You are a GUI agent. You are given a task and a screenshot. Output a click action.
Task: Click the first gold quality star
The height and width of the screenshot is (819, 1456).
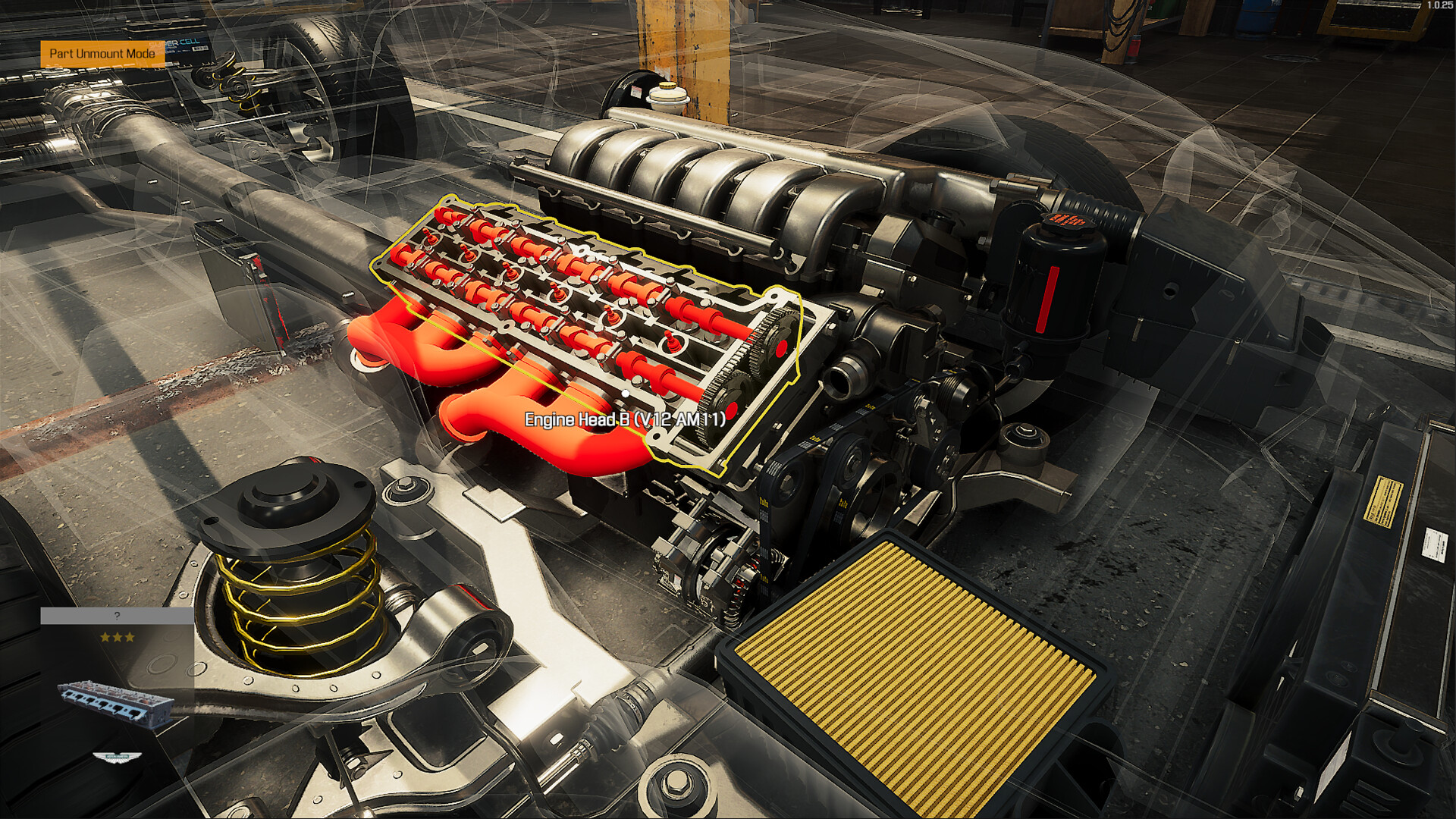(106, 638)
